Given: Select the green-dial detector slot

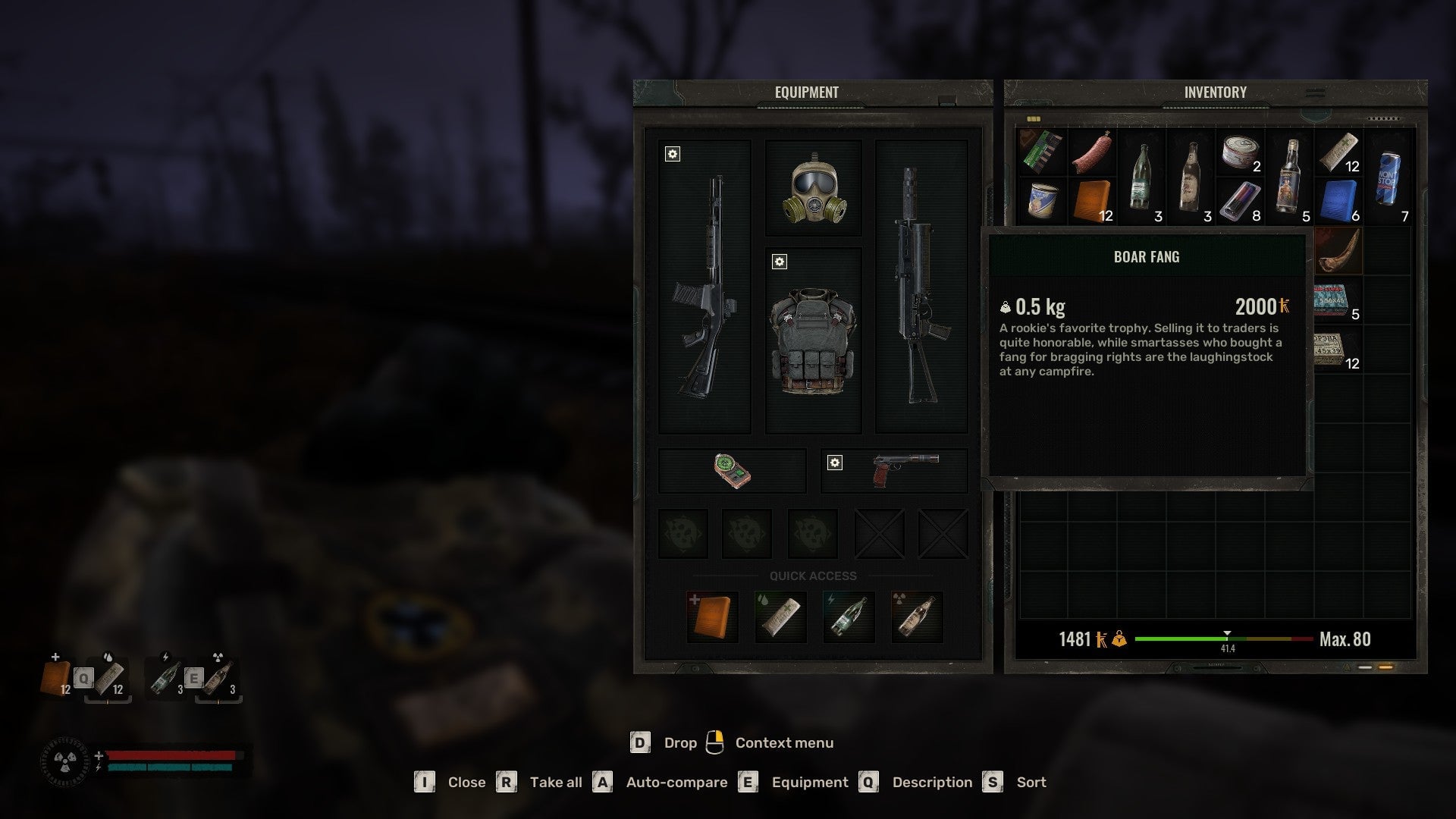Looking at the screenshot, I should 732,470.
